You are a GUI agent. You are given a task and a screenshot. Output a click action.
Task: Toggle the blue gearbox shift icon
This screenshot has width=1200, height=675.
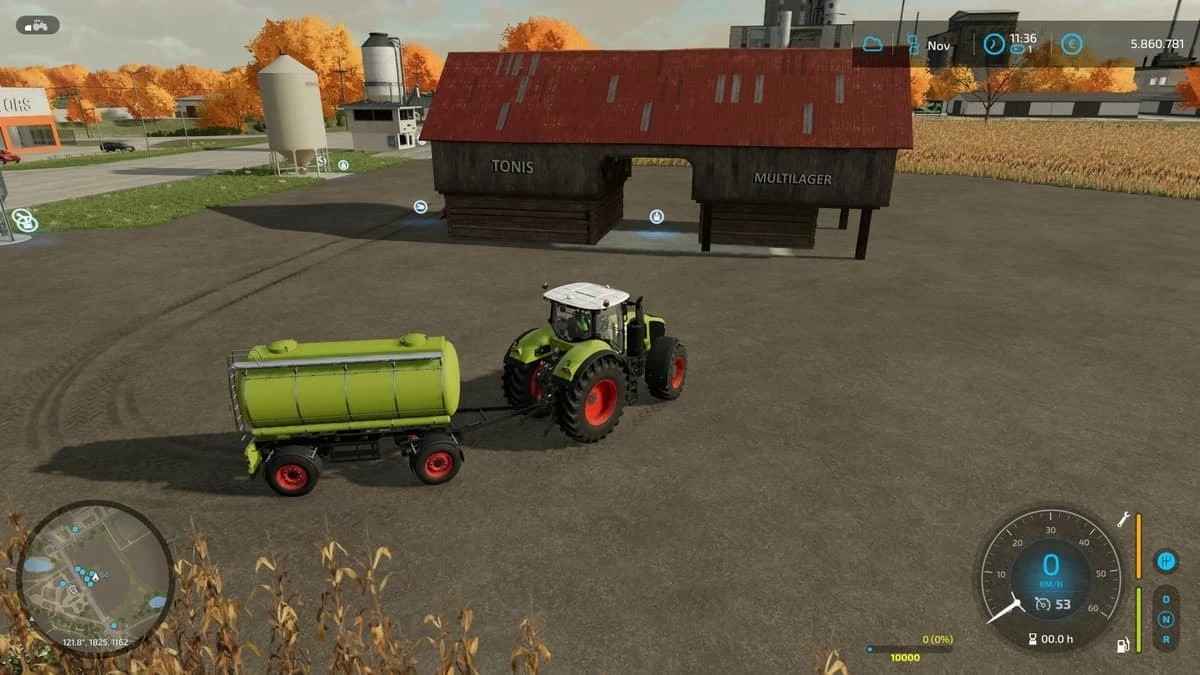1165,561
